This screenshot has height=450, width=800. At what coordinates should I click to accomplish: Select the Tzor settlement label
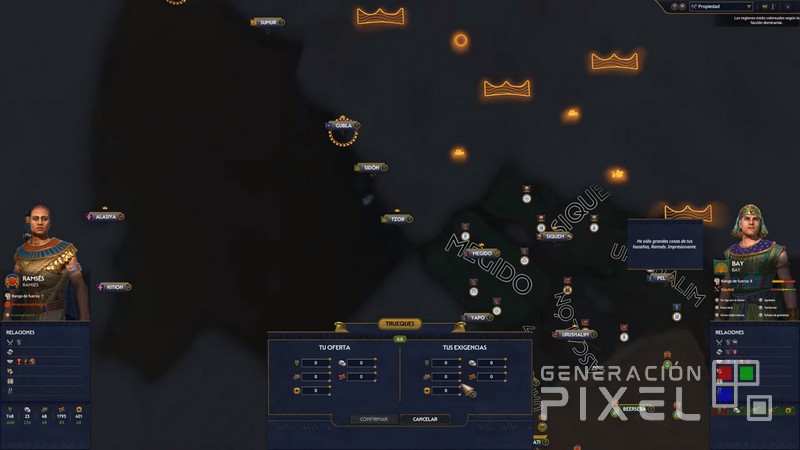pyautogui.click(x=398, y=219)
